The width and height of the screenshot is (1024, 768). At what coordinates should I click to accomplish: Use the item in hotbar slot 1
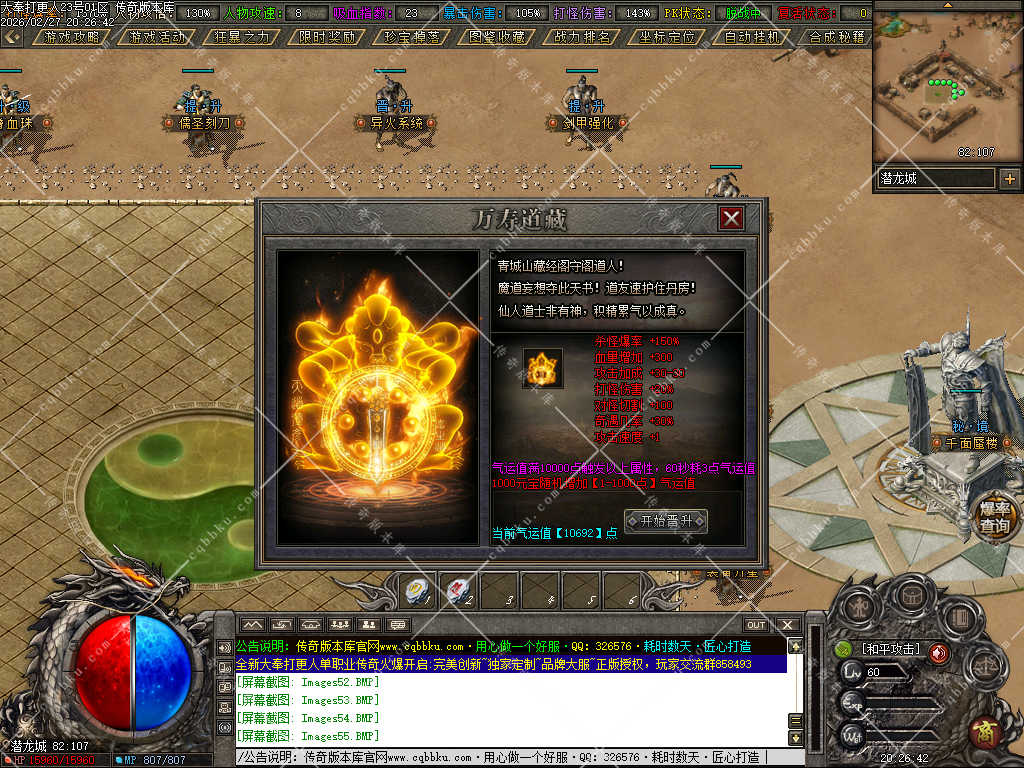tap(417, 590)
